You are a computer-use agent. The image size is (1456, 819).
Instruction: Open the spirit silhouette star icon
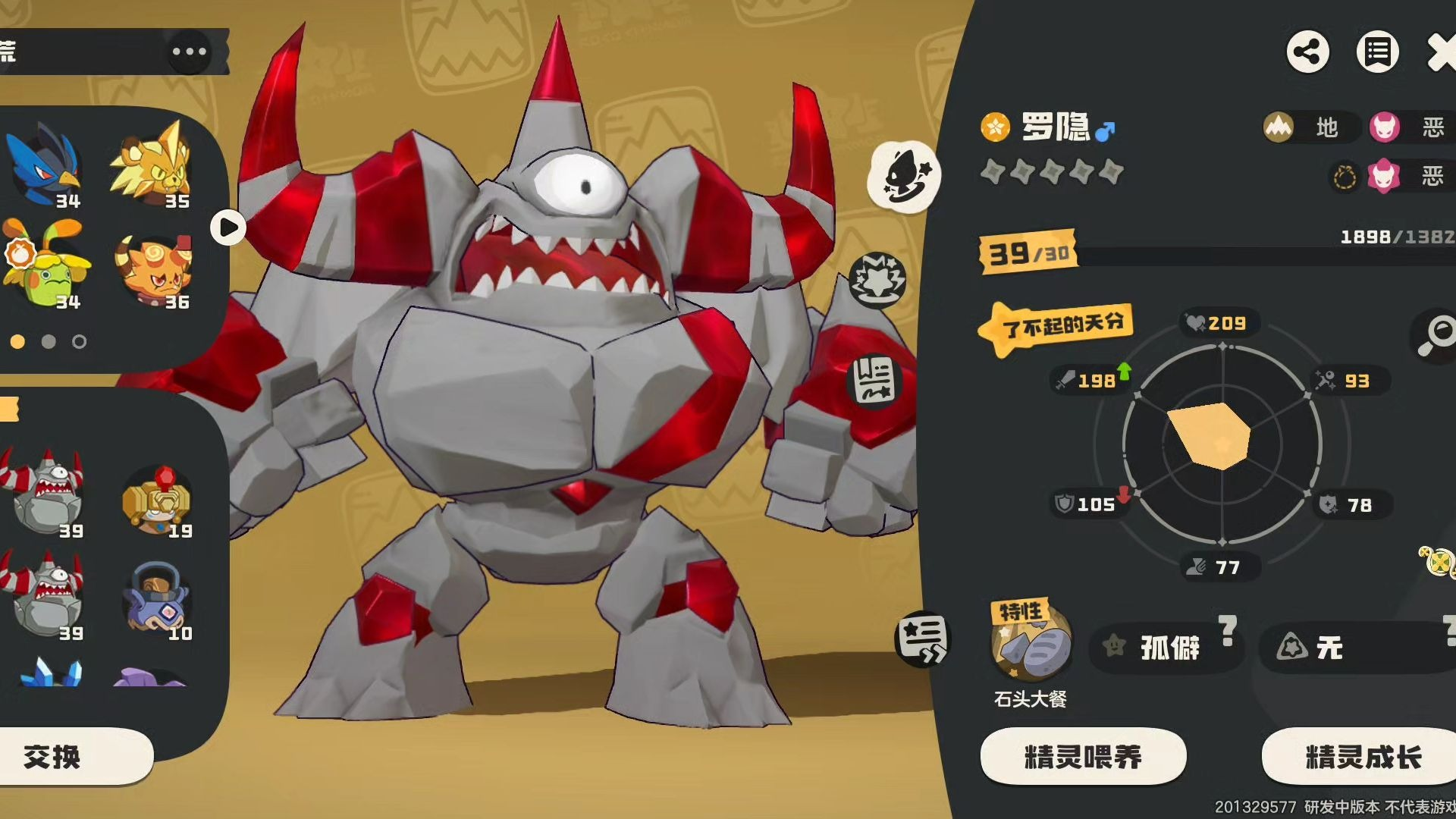(903, 176)
